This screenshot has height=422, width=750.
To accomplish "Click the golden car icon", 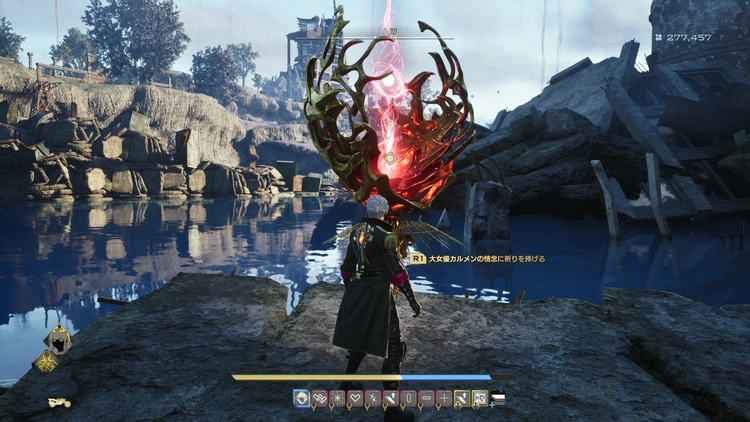I will pos(59,403).
